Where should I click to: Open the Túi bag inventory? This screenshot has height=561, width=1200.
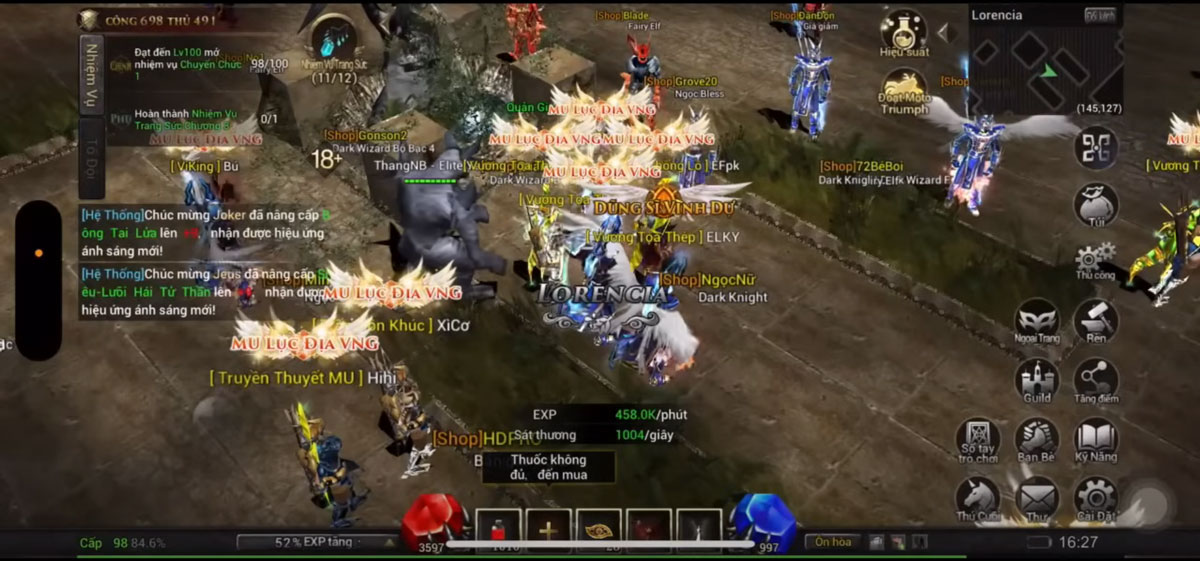click(1095, 205)
